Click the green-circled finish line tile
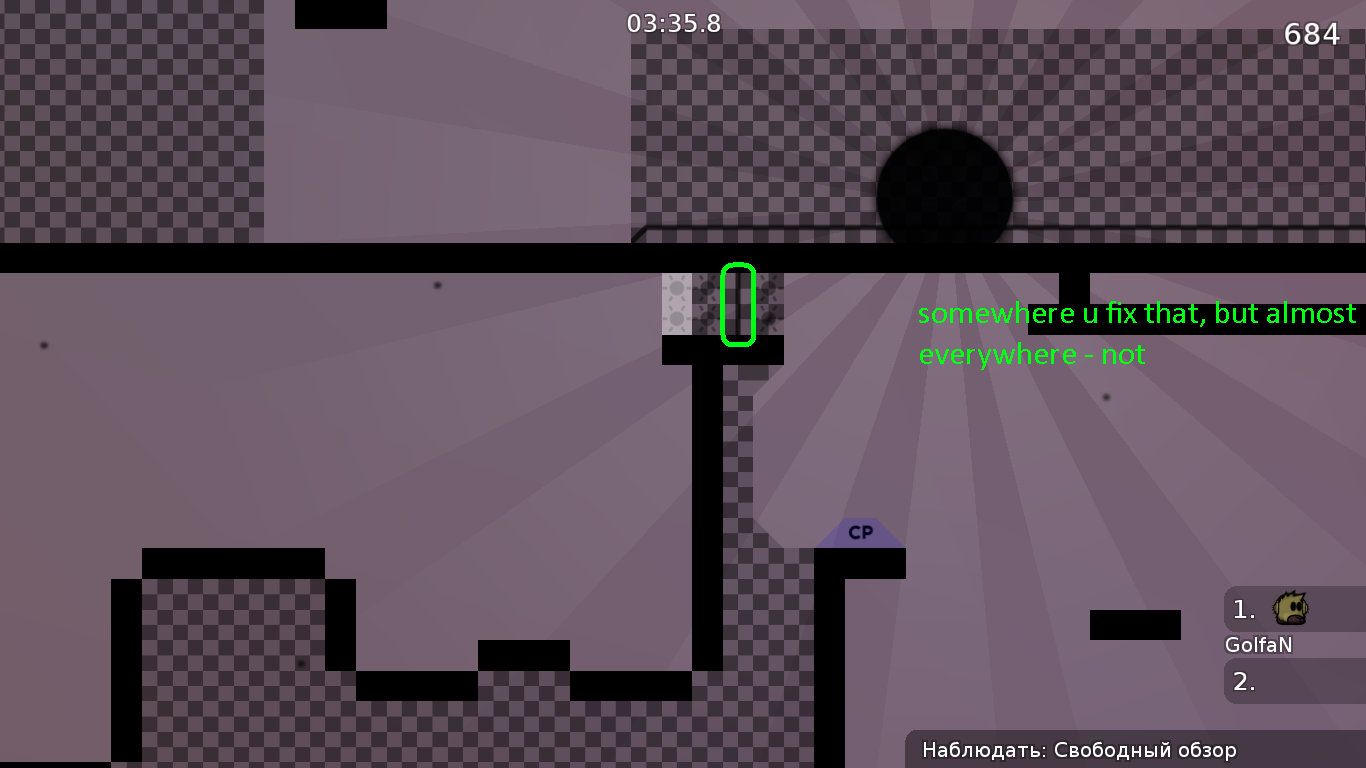Viewport: 1366px width, 768px height. pos(737,303)
